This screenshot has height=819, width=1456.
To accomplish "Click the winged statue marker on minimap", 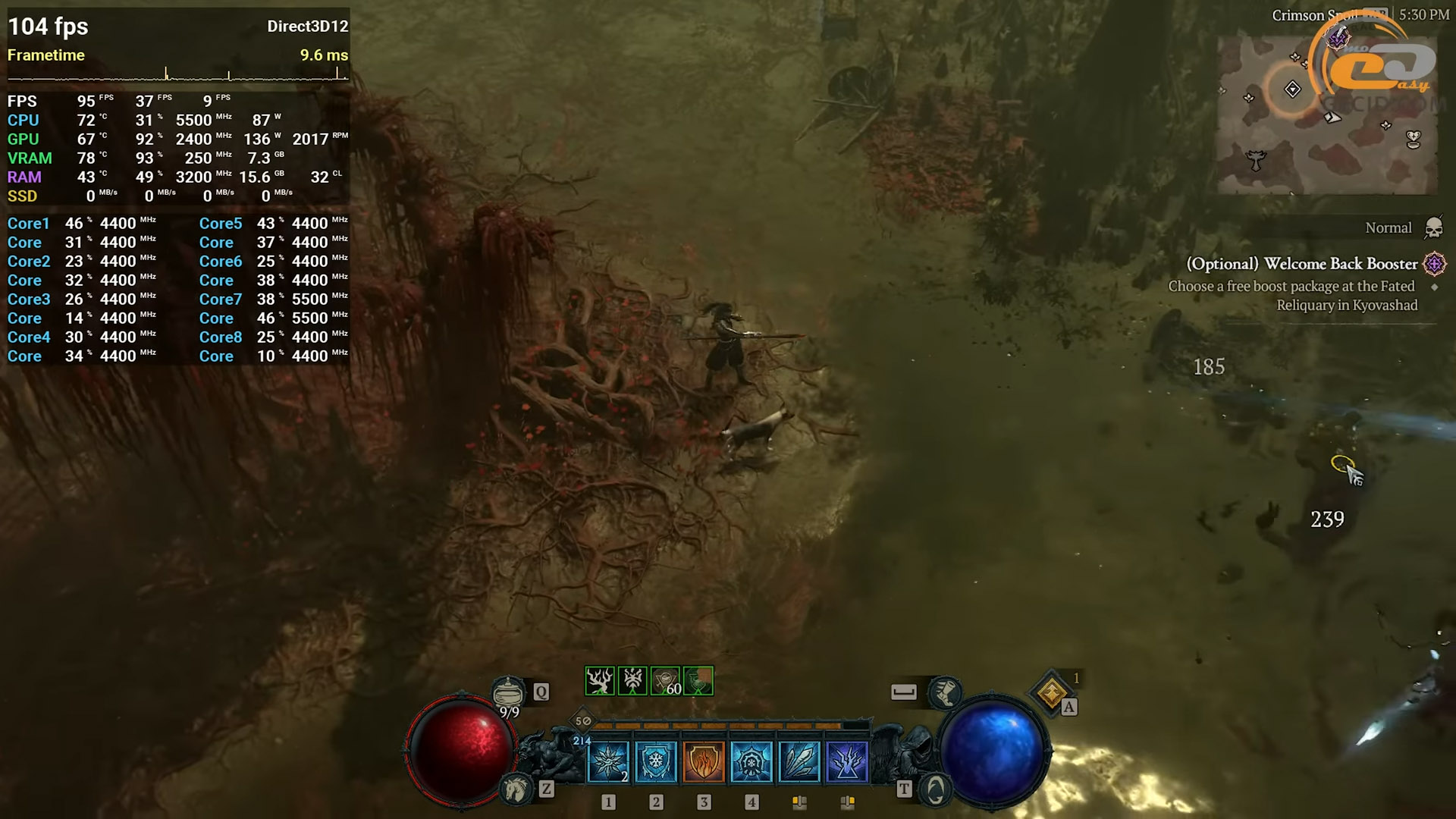I will [x=1257, y=160].
